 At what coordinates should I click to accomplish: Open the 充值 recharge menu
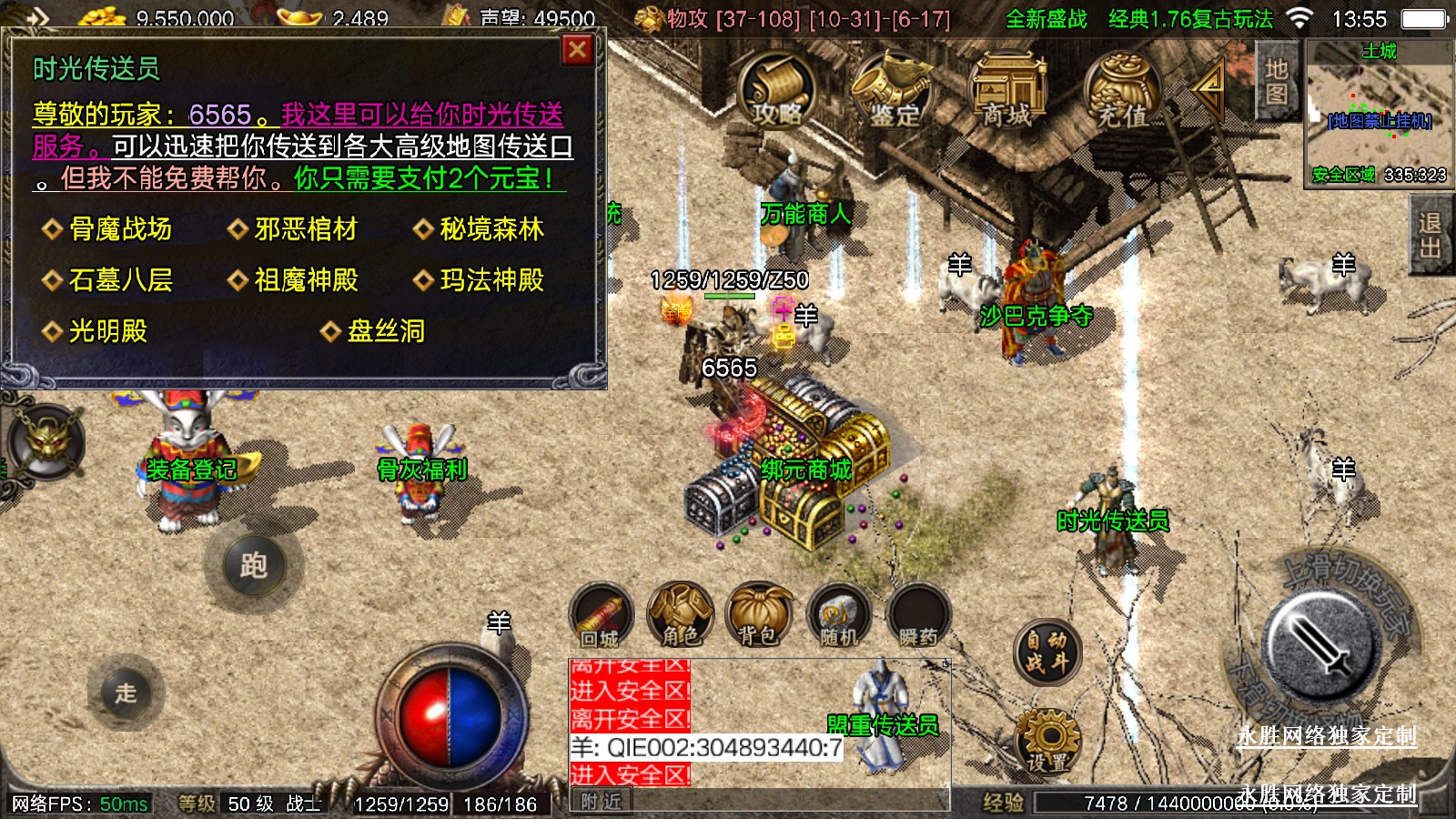pyautogui.click(x=1122, y=89)
